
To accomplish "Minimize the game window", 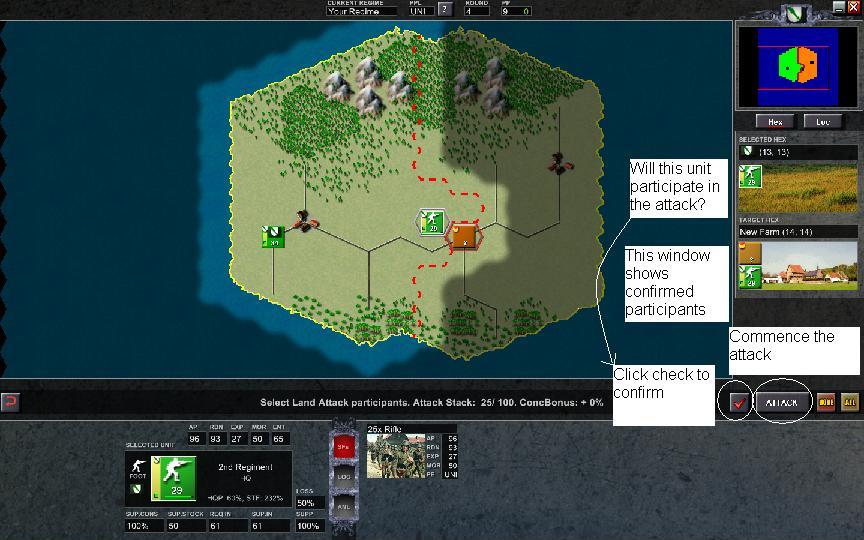I will tap(838, 6).
